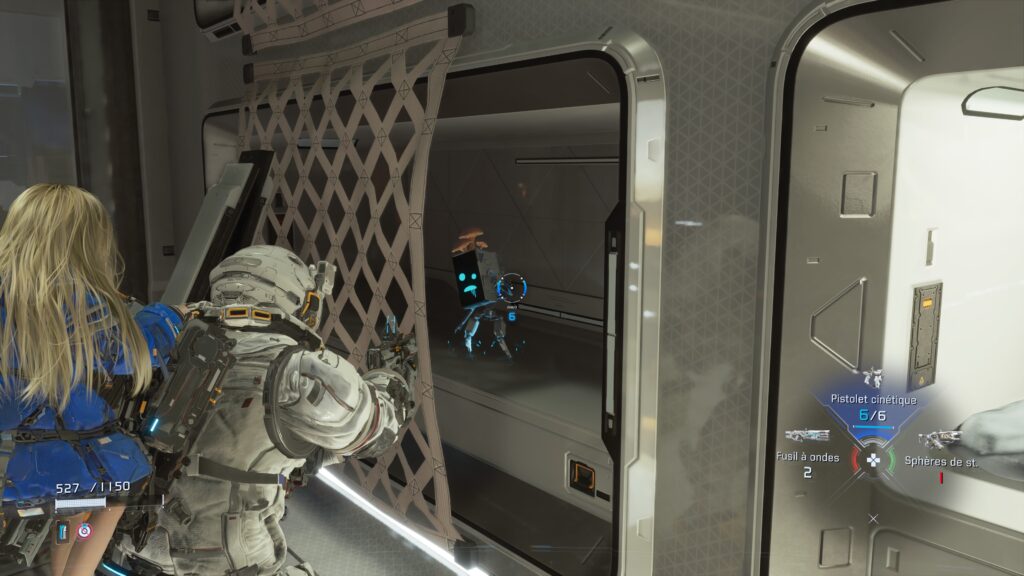Click the enemy lock-on reticle marker
This screenshot has width=1024, height=576.
point(511,289)
